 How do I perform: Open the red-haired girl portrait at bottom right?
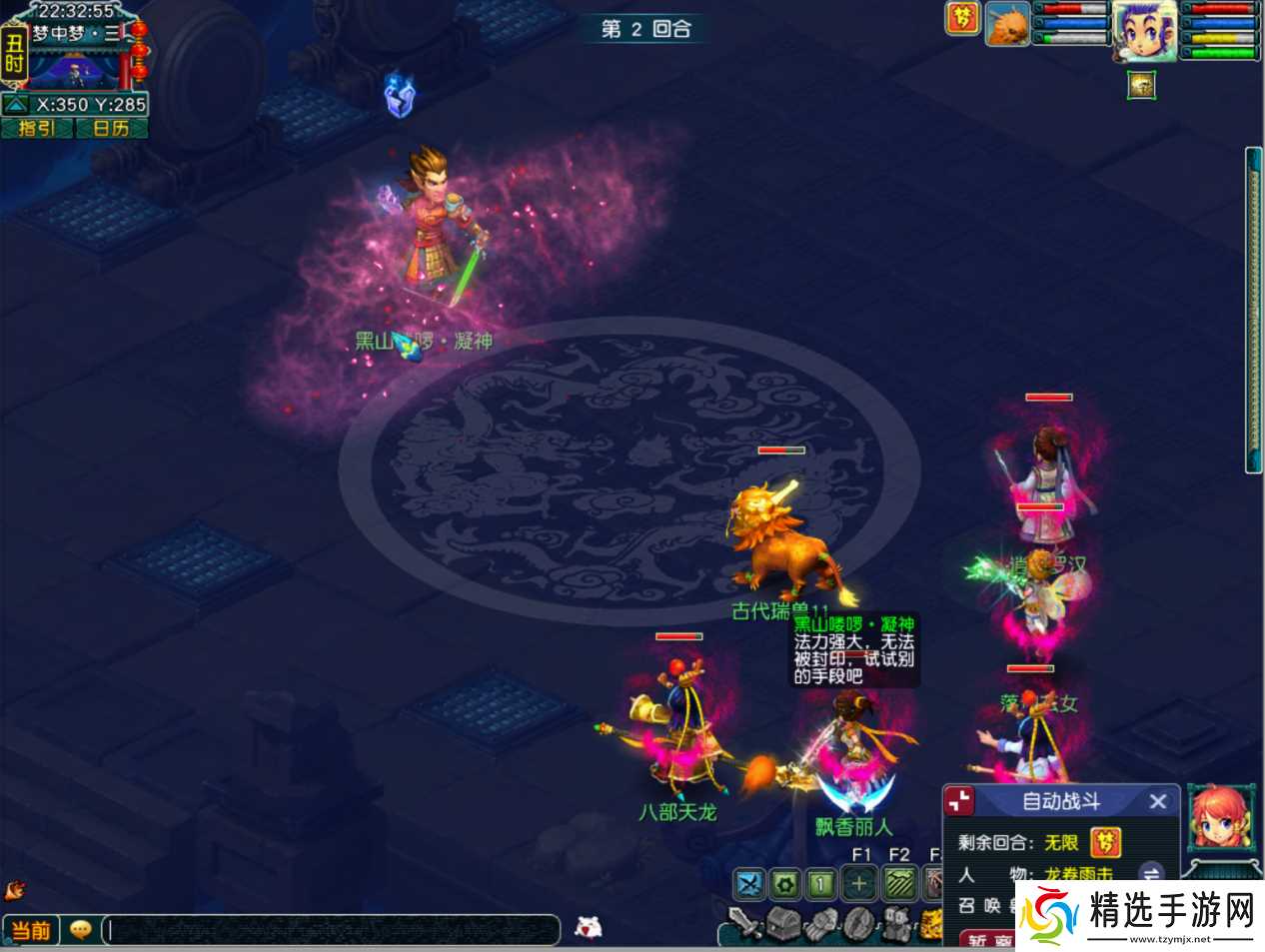[x=1219, y=817]
